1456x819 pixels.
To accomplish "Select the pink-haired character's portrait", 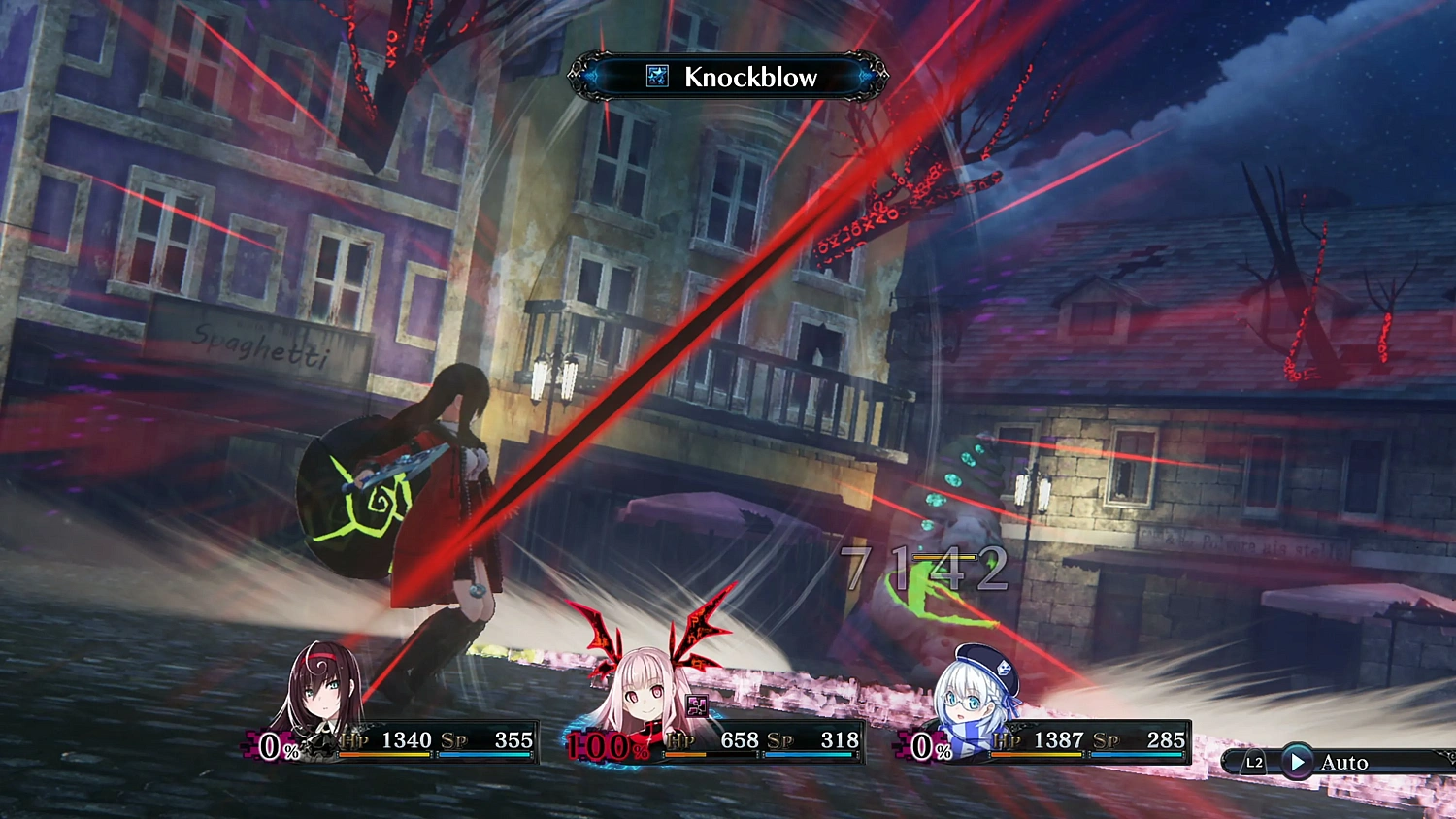I will 646,695.
